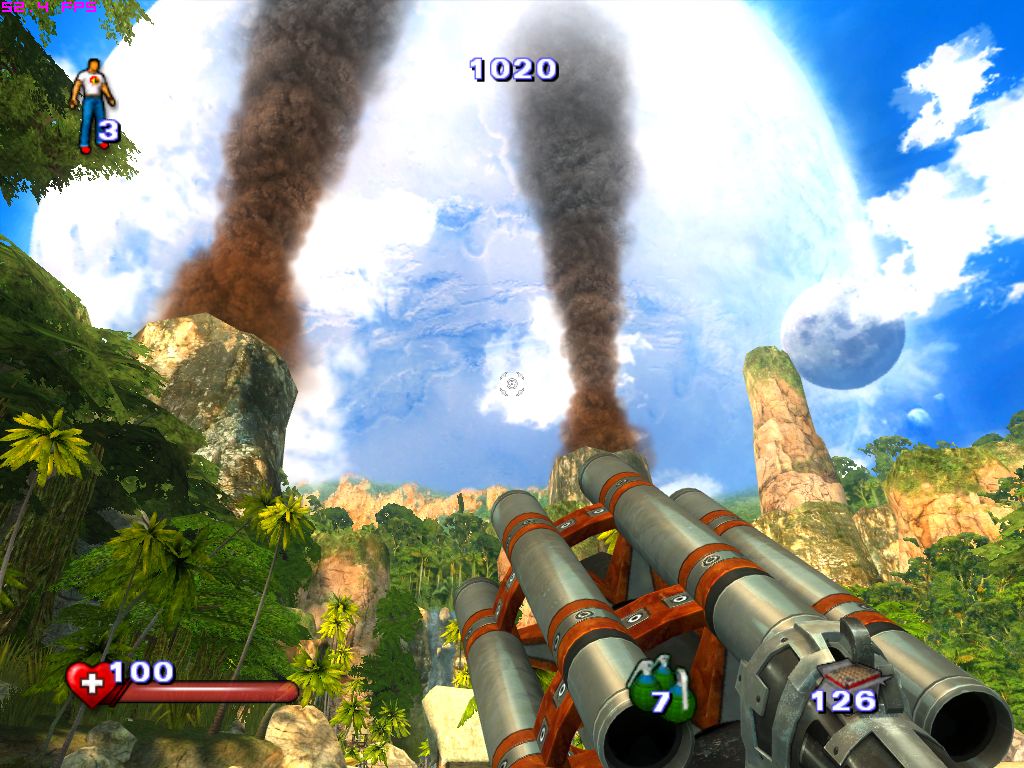
Task: Select the red heart health icon
Action: point(90,684)
